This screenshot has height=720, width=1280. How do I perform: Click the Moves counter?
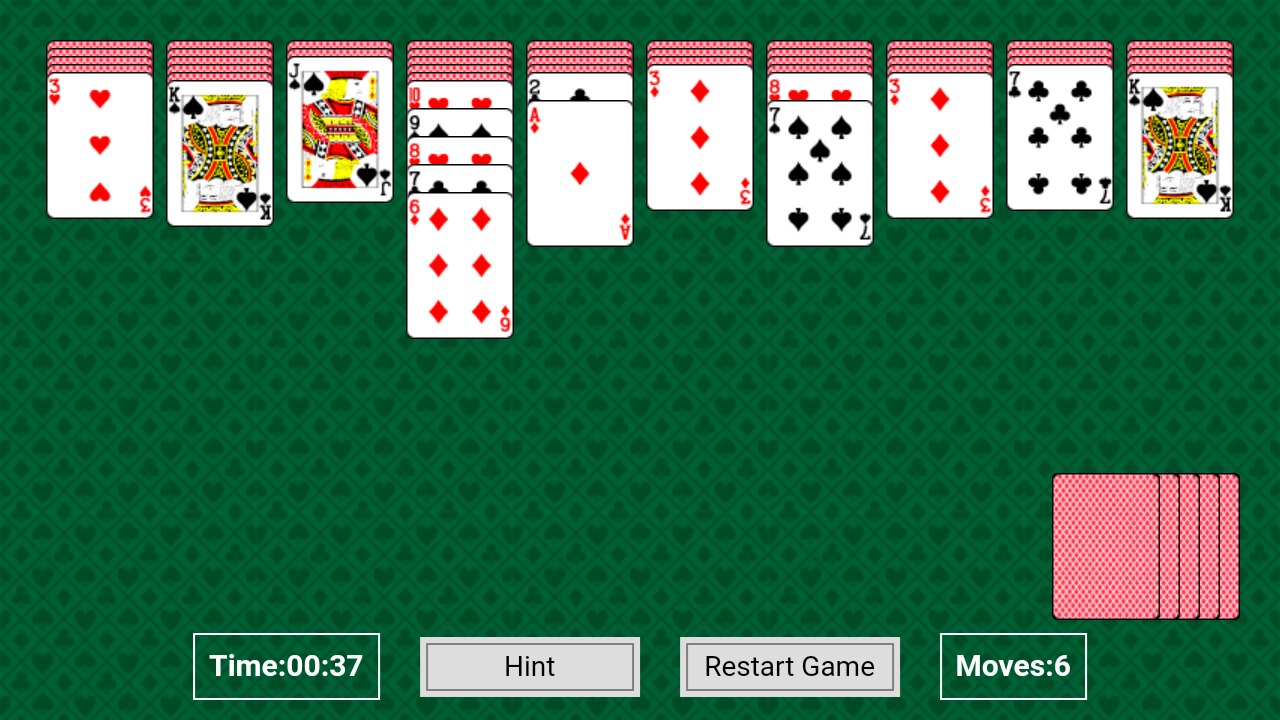1013,666
